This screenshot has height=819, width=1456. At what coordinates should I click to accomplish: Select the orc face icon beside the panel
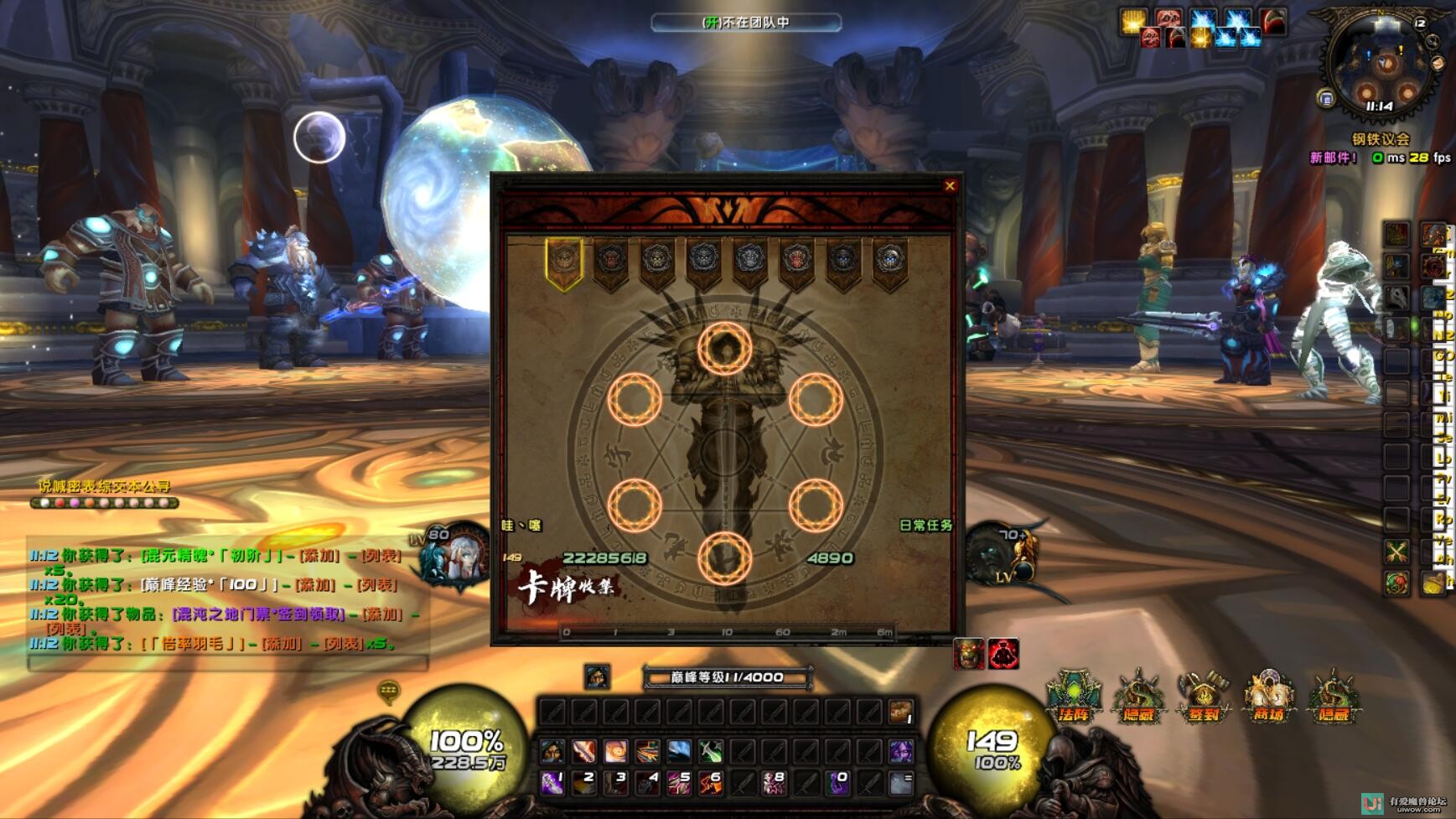pyautogui.click(x=969, y=654)
